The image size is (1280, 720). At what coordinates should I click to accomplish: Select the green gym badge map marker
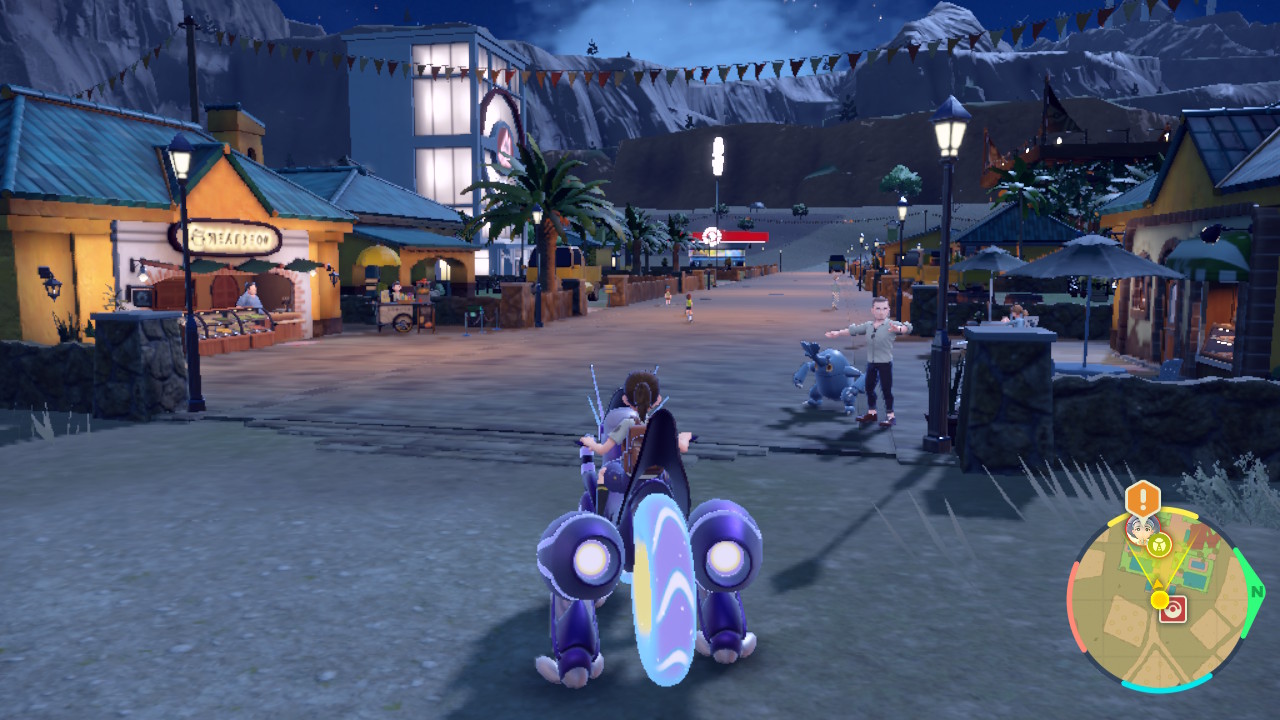coord(1159,545)
